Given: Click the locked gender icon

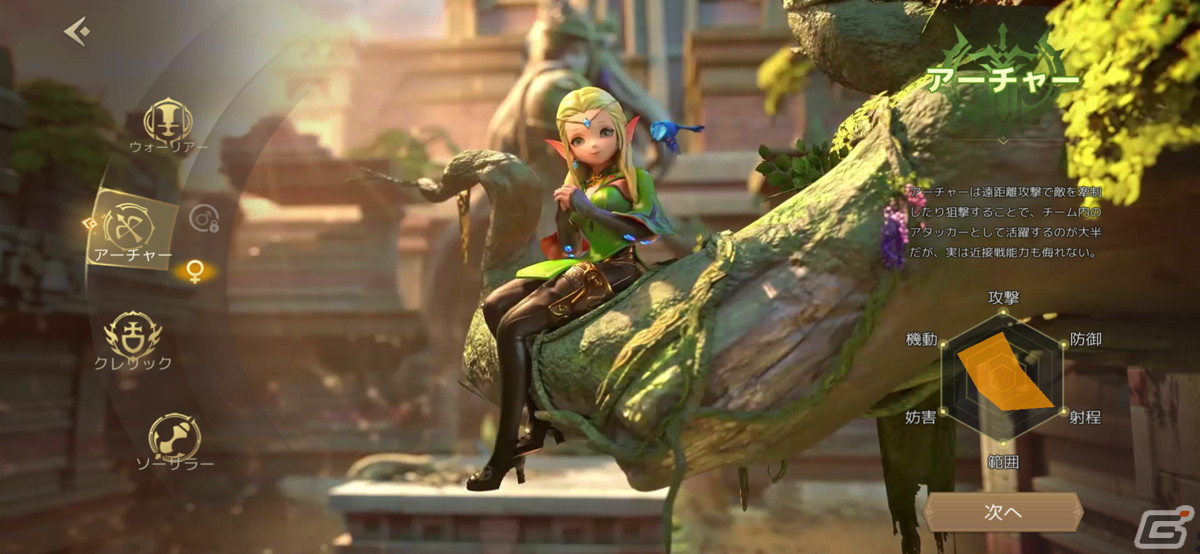Looking at the screenshot, I should tap(203, 219).
